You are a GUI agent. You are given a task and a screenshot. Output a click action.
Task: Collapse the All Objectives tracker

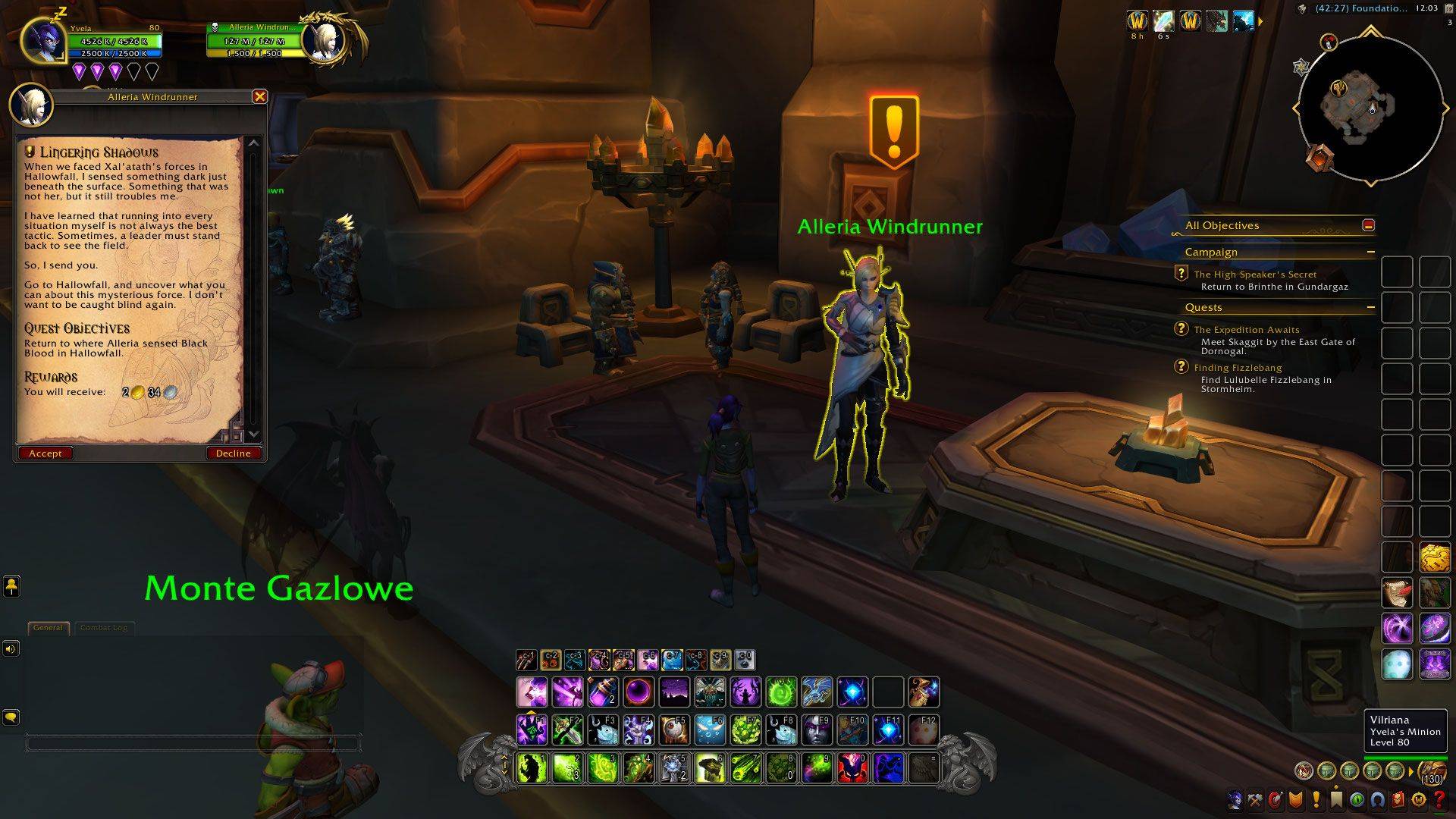(1368, 225)
